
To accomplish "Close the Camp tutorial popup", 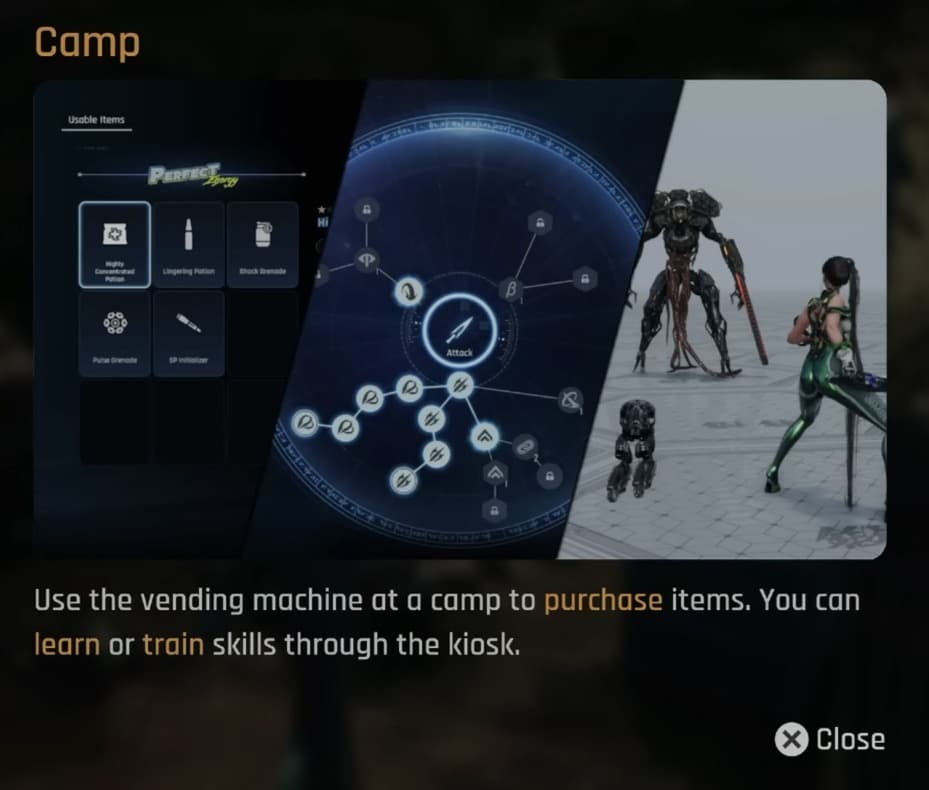I will tap(830, 739).
